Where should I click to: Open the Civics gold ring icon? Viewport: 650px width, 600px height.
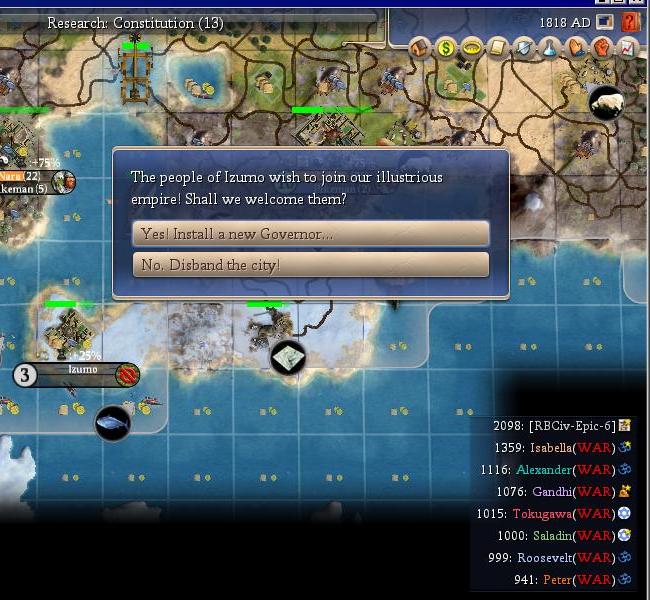click(x=472, y=47)
